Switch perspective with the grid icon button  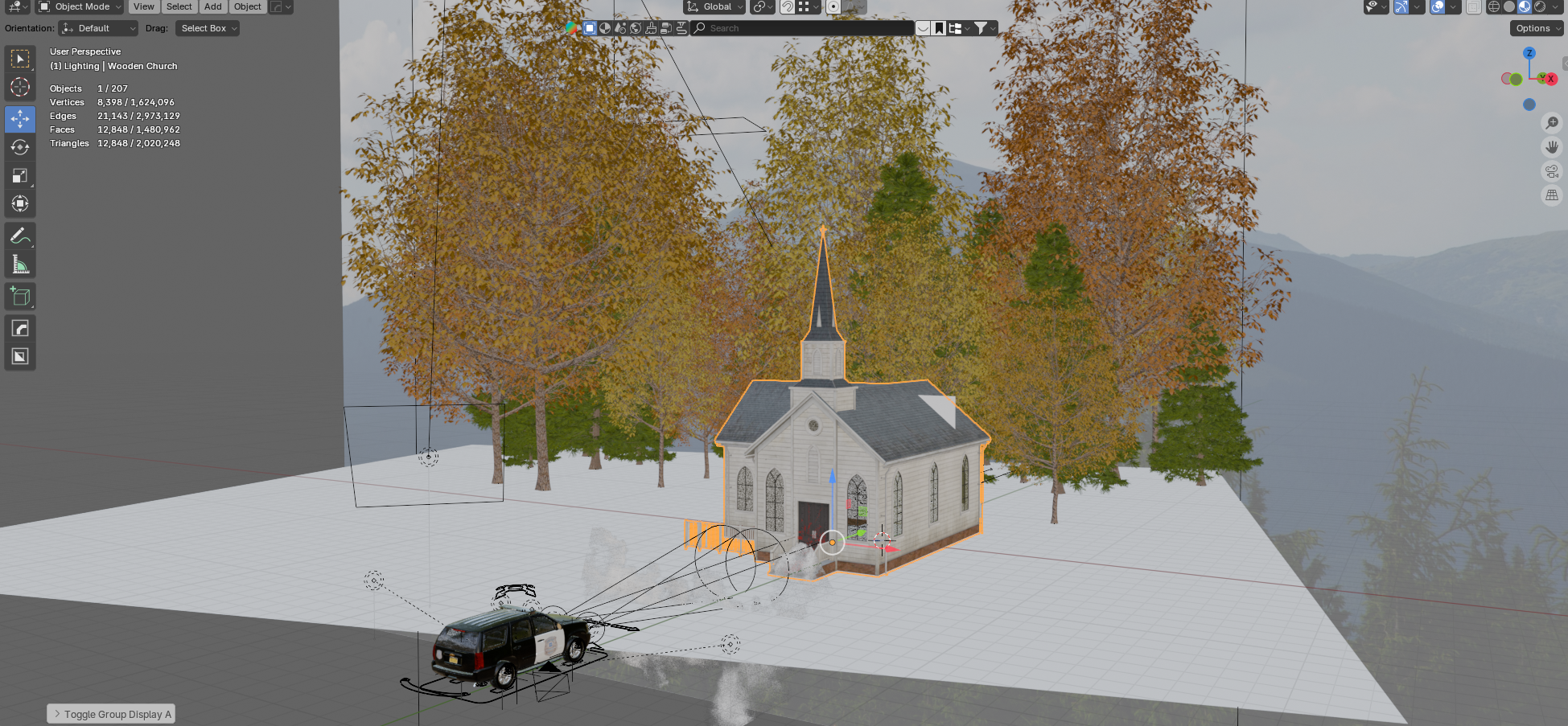click(1552, 195)
